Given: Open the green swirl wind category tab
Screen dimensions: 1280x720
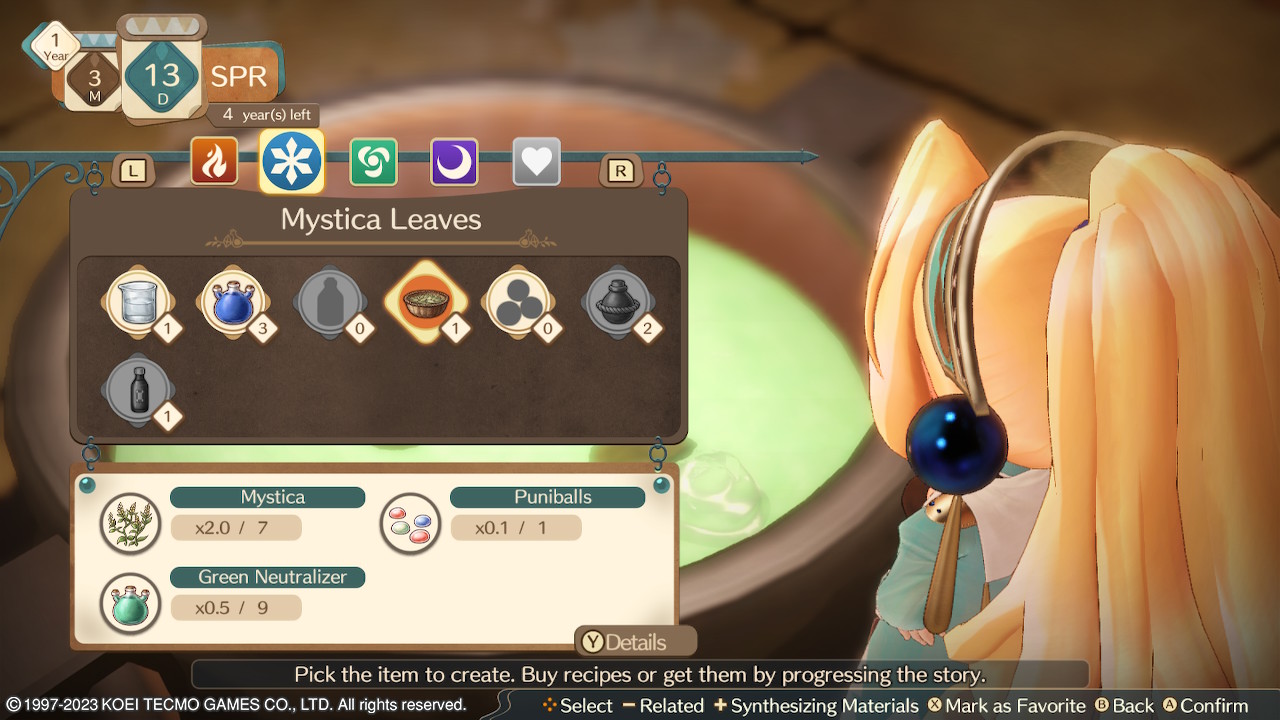Looking at the screenshot, I should (373, 162).
